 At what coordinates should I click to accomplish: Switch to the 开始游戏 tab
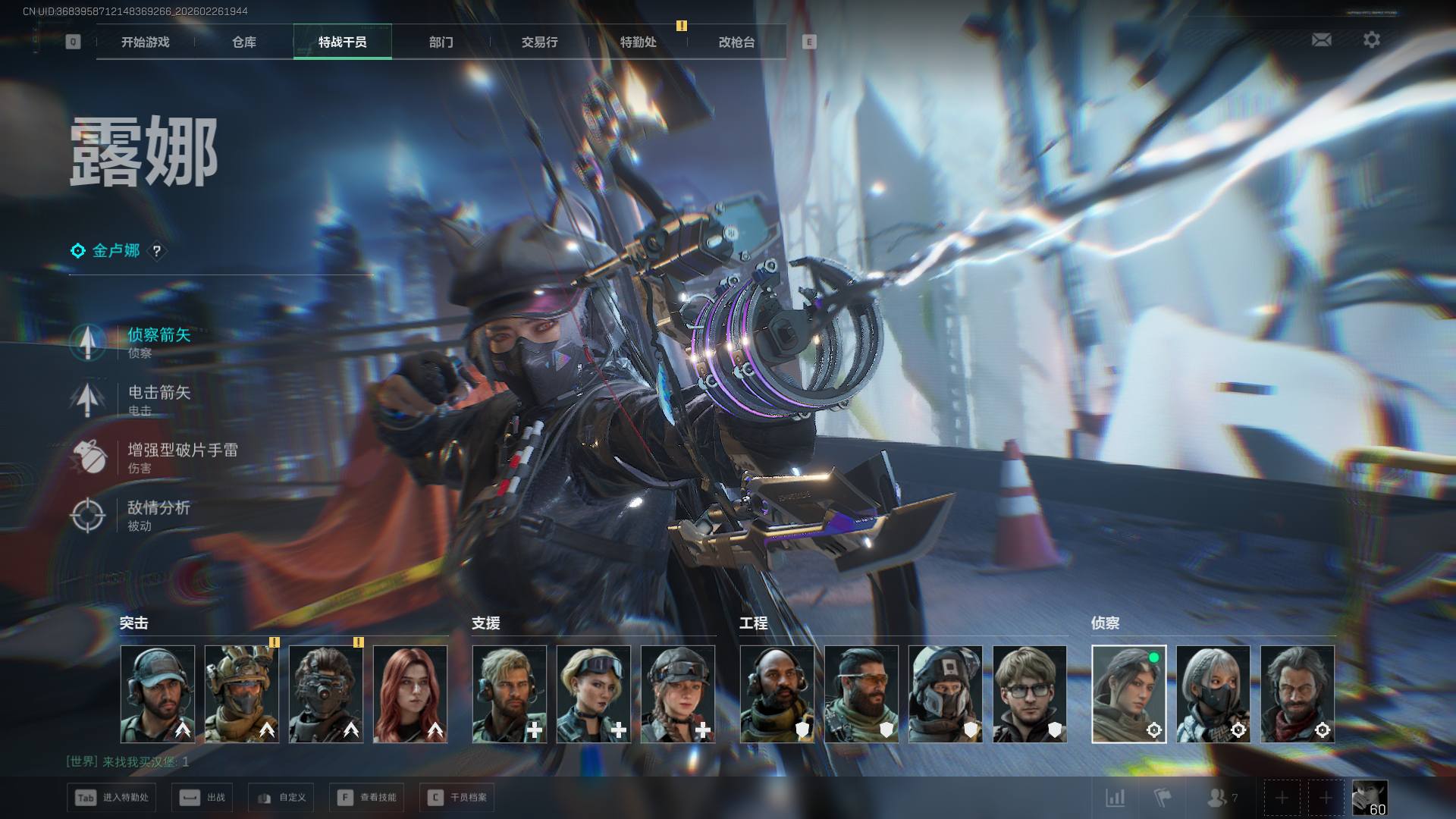(x=146, y=42)
